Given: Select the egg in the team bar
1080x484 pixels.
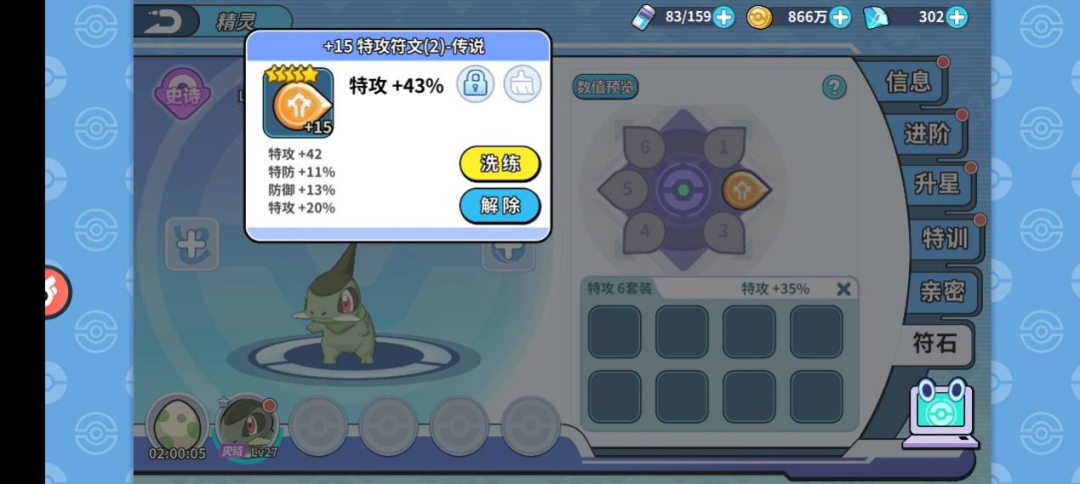Looking at the screenshot, I should [x=177, y=423].
